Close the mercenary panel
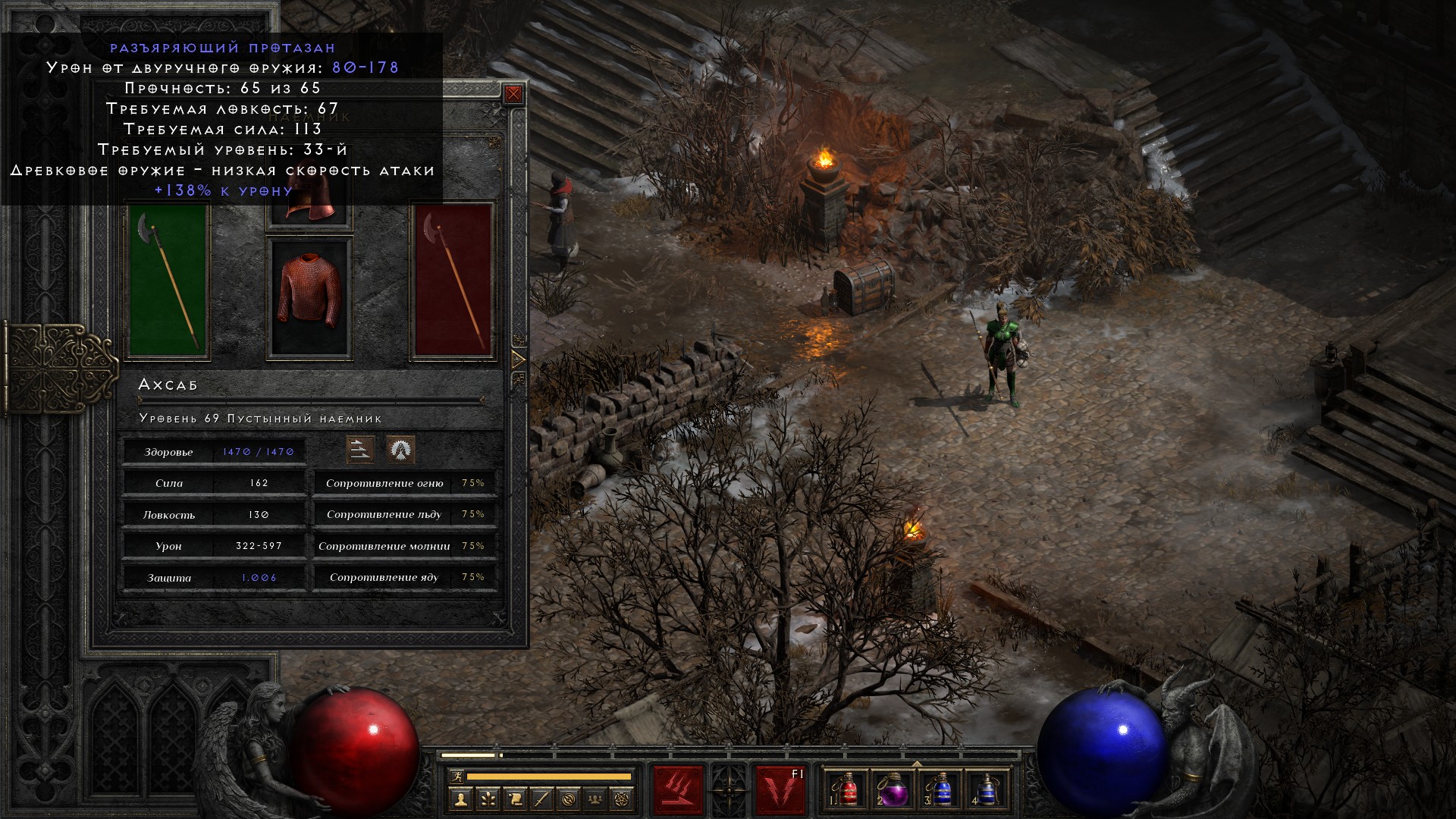This screenshot has width=1456, height=819. click(x=513, y=94)
